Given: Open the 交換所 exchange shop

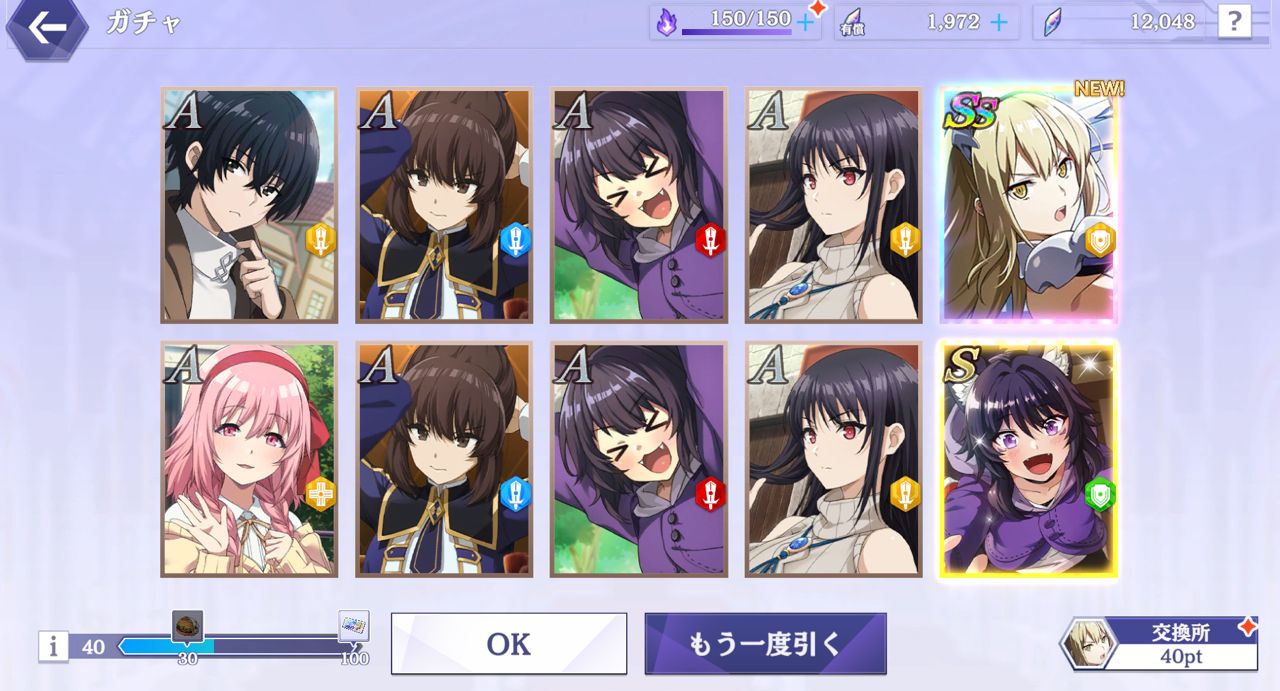Looking at the screenshot, I should [1160, 643].
